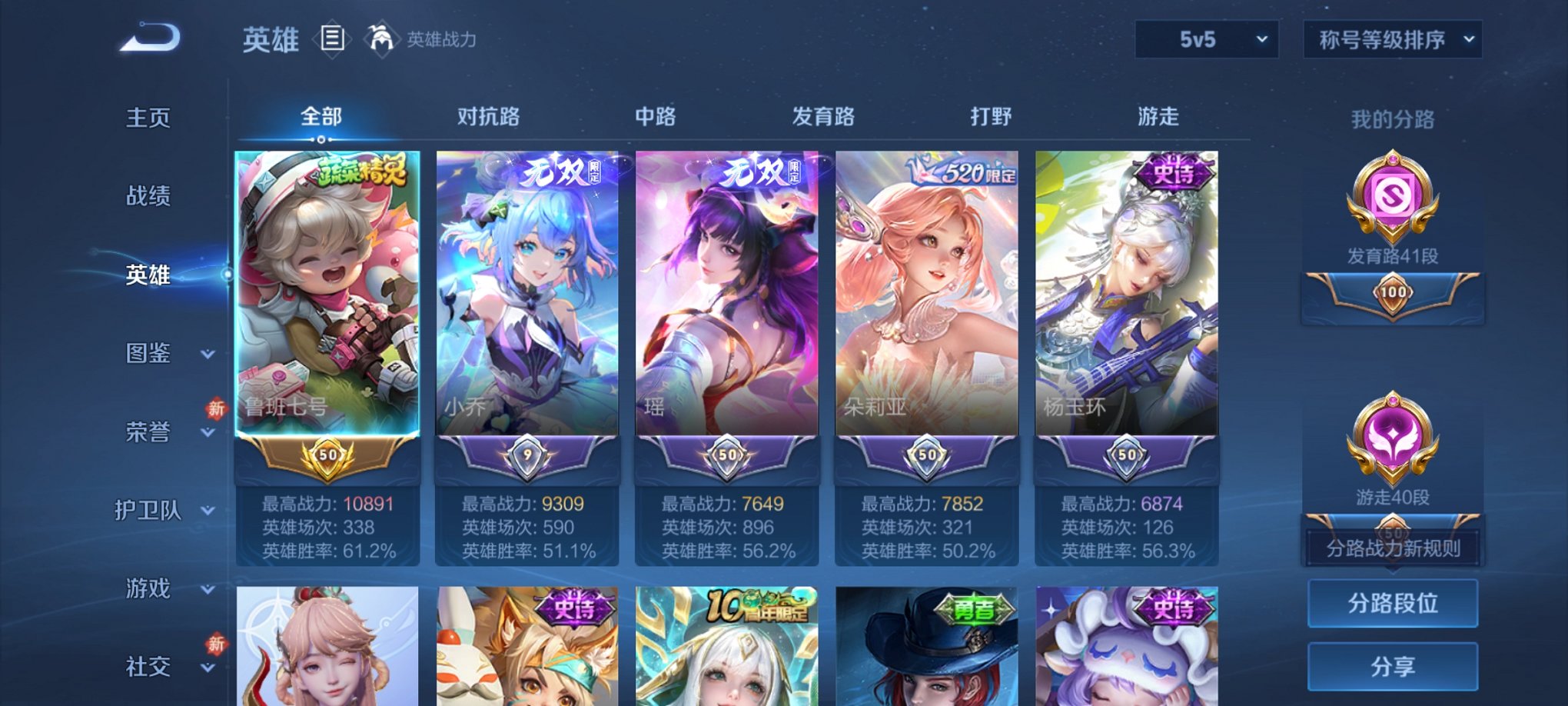
Task: Select the 英雄战力 hero power icon
Action: 382,39
